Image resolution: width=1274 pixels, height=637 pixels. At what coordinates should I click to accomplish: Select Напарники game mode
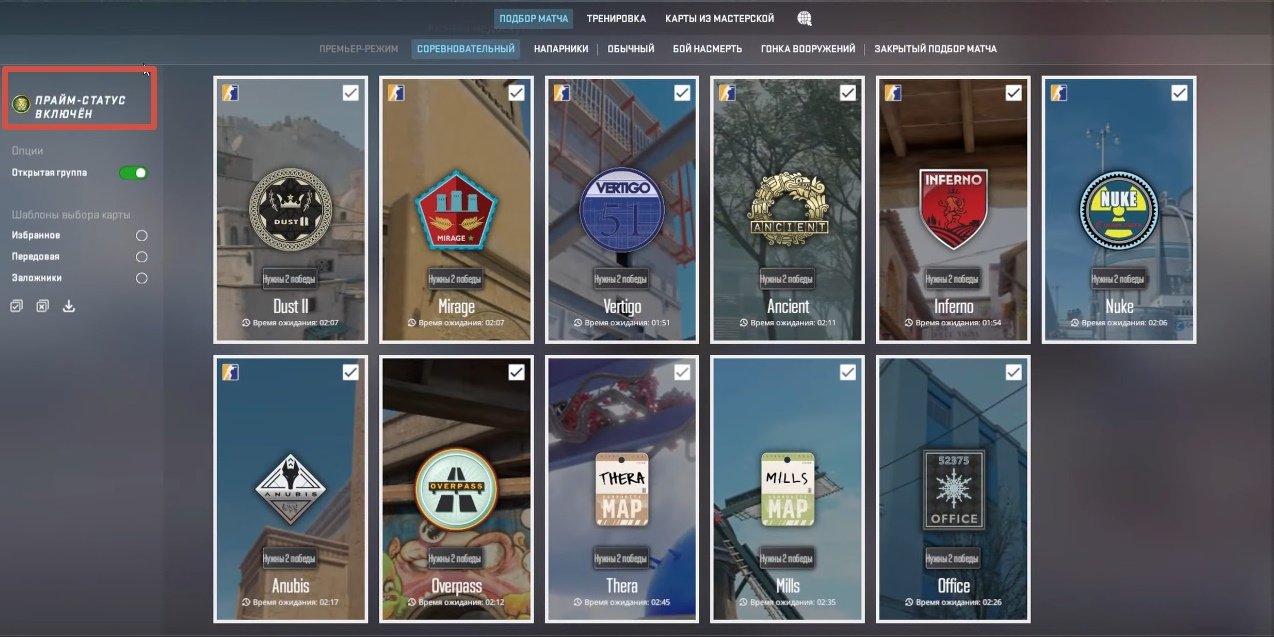point(560,48)
